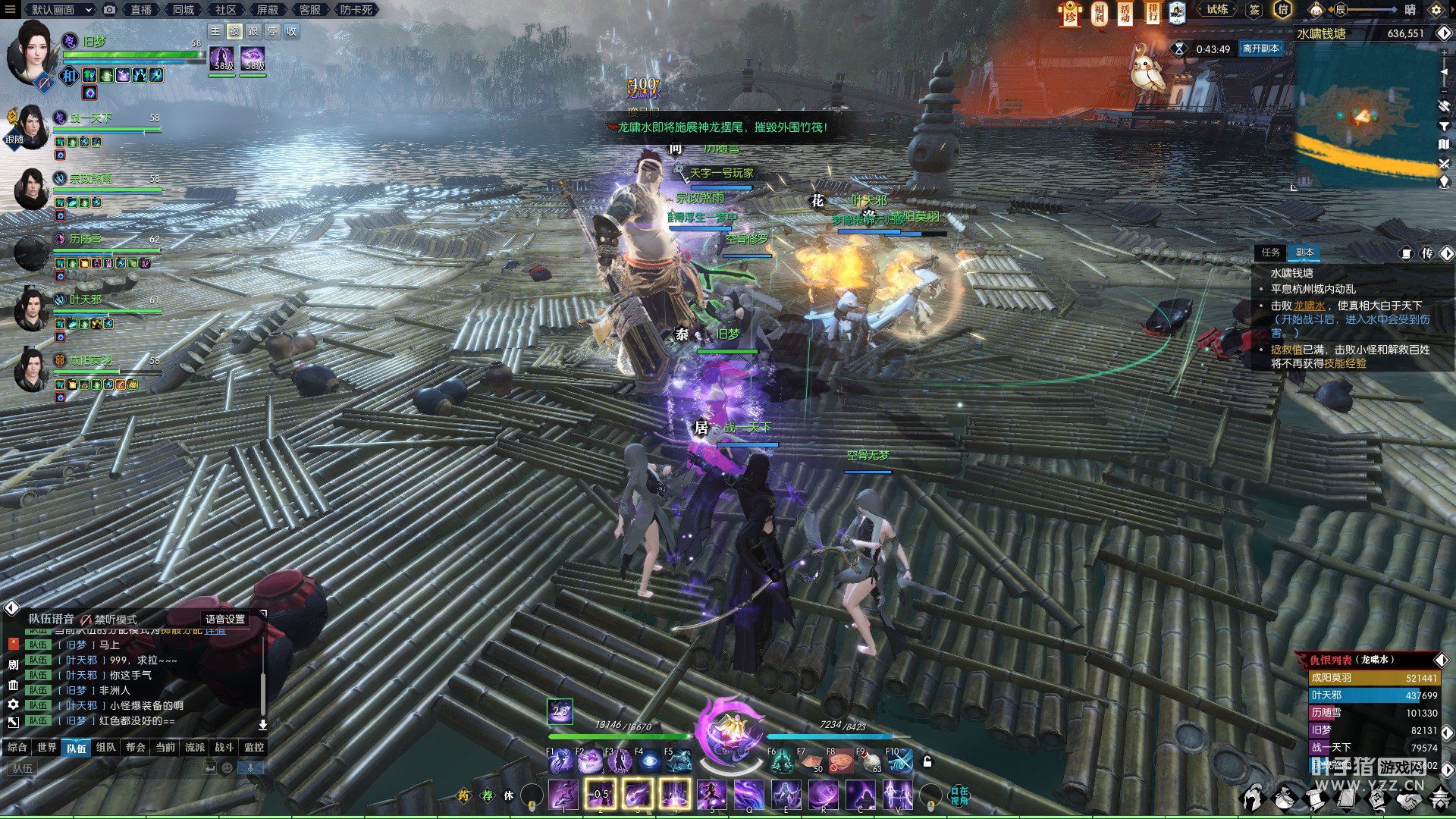Open the 试炼 trials button
1456x819 pixels.
coord(1217,10)
